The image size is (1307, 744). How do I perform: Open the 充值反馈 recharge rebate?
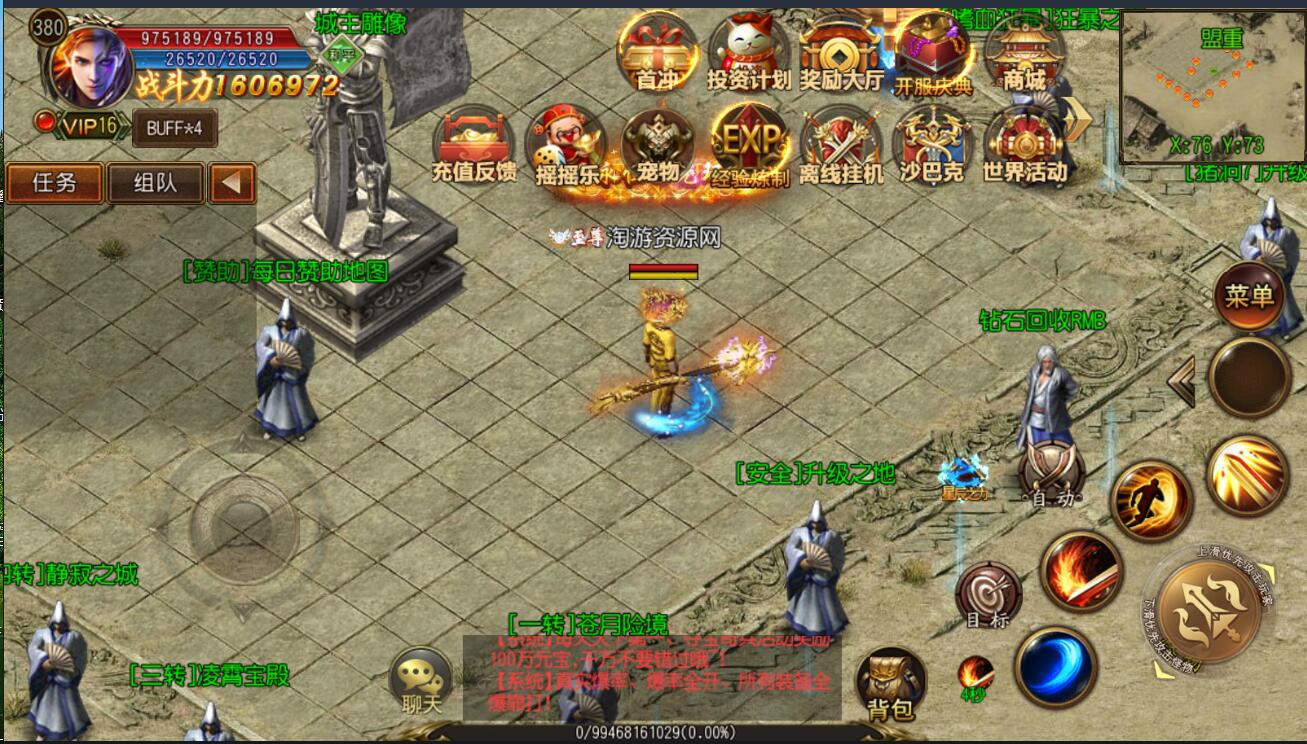click(x=474, y=146)
